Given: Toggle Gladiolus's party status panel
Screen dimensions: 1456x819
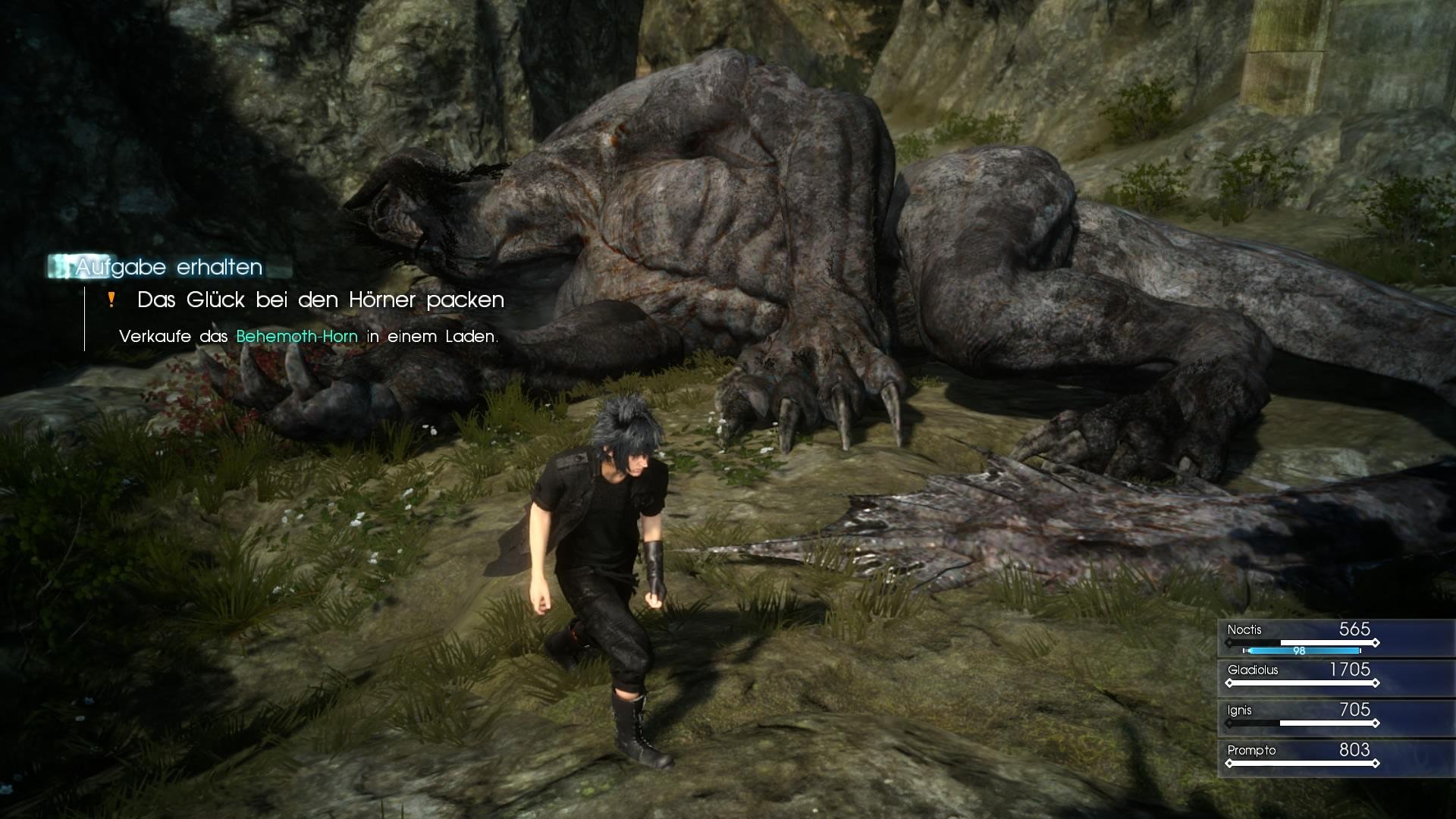Looking at the screenshot, I should coord(1335,677).
